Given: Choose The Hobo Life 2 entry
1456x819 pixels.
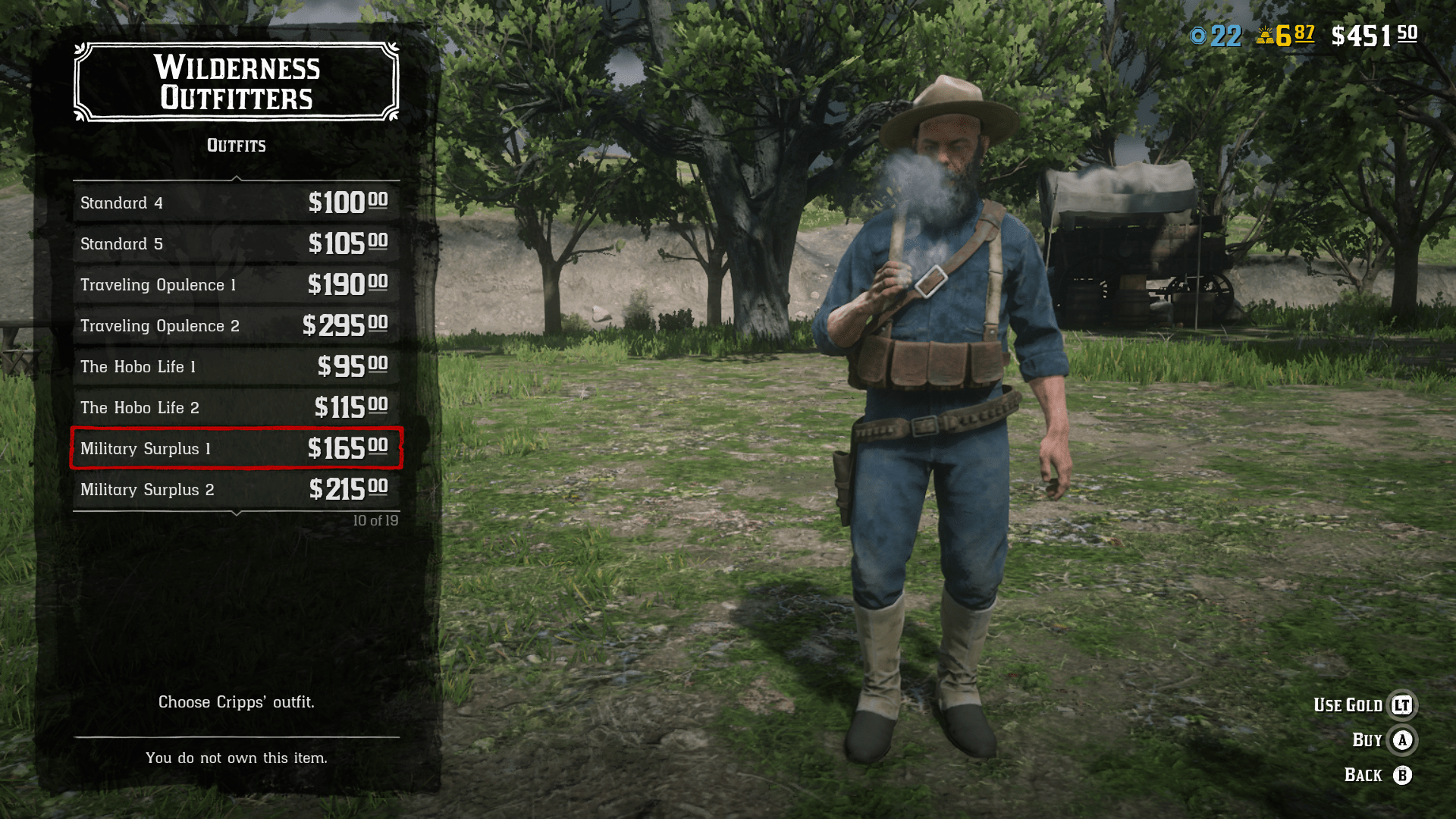Looking at the screenshot, I should [236, 407].
